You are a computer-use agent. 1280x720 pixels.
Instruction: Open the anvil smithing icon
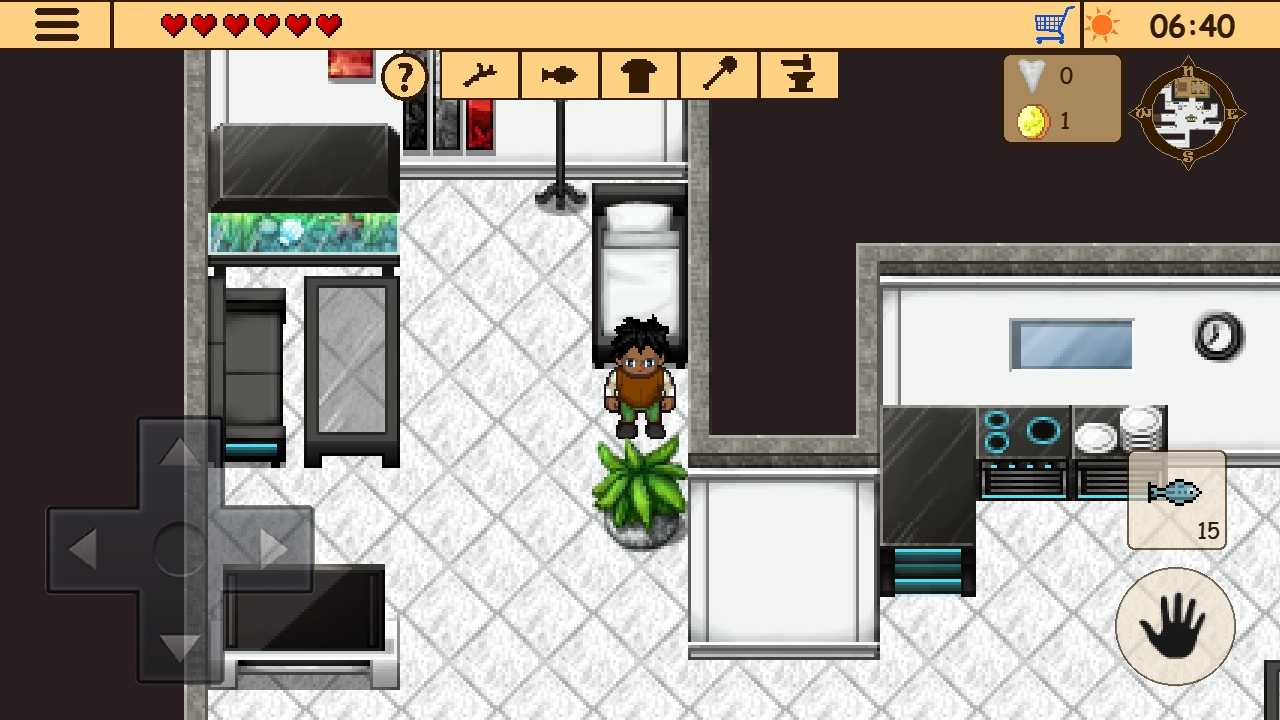pos(798,74)
